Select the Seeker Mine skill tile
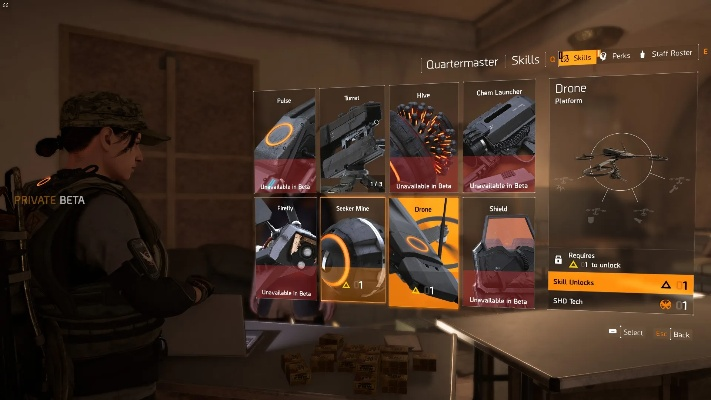The height and width of the screenshot is (400, 711). [352, 250]
